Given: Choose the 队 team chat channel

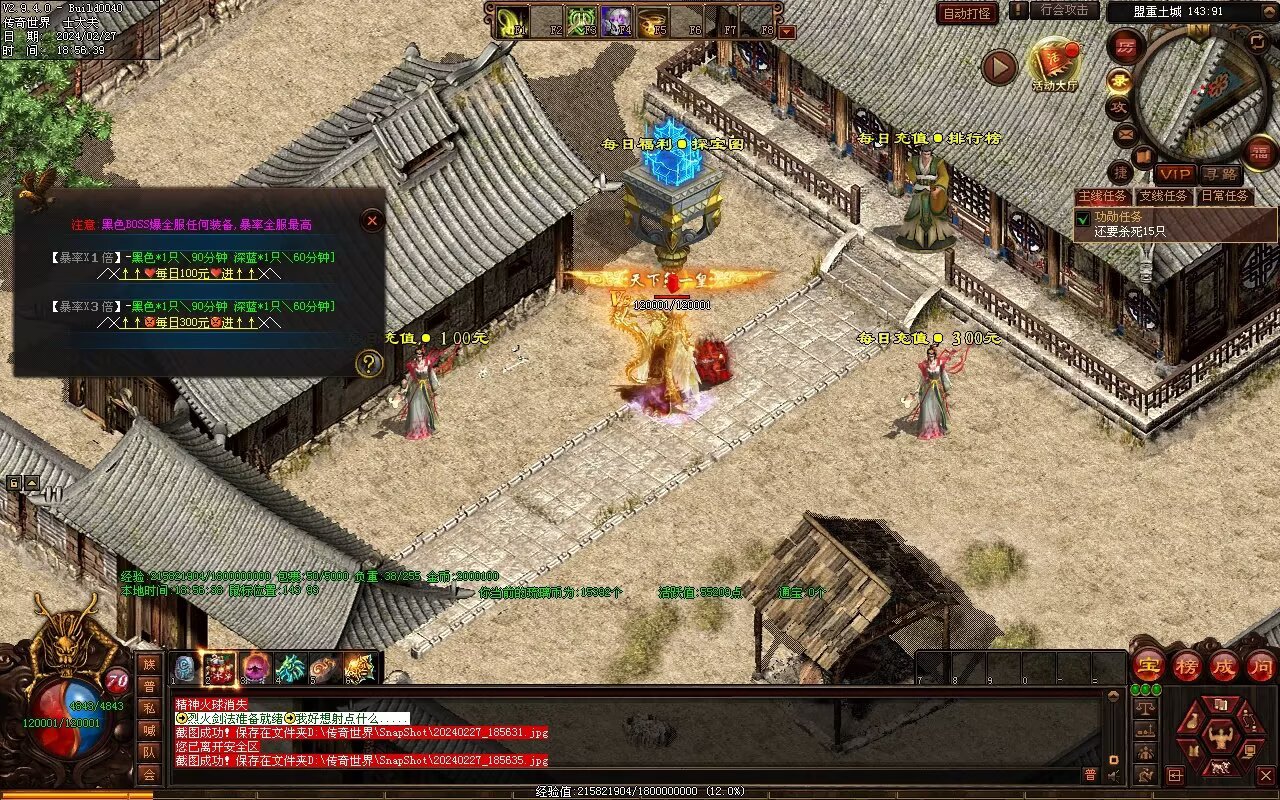Looking at the screenshot, I should click(149, 752).
